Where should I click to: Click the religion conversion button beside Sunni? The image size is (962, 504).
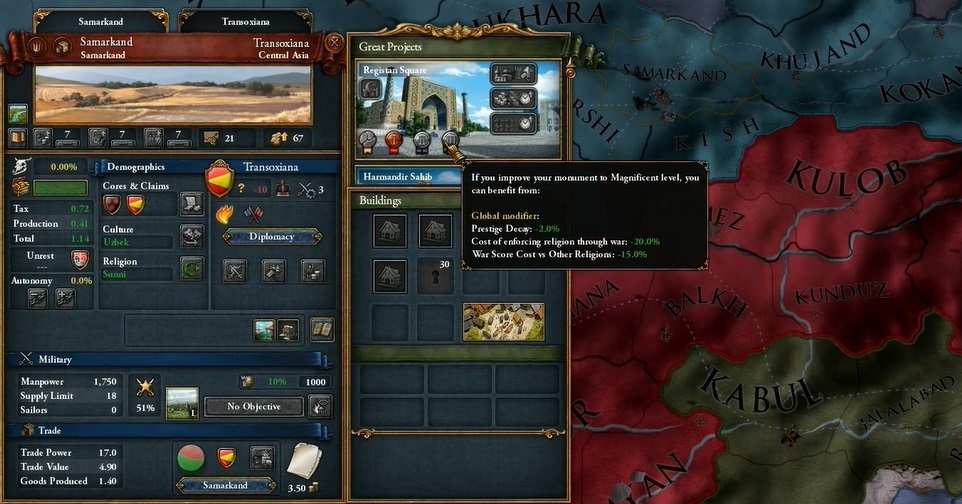(x=191, y=268)
